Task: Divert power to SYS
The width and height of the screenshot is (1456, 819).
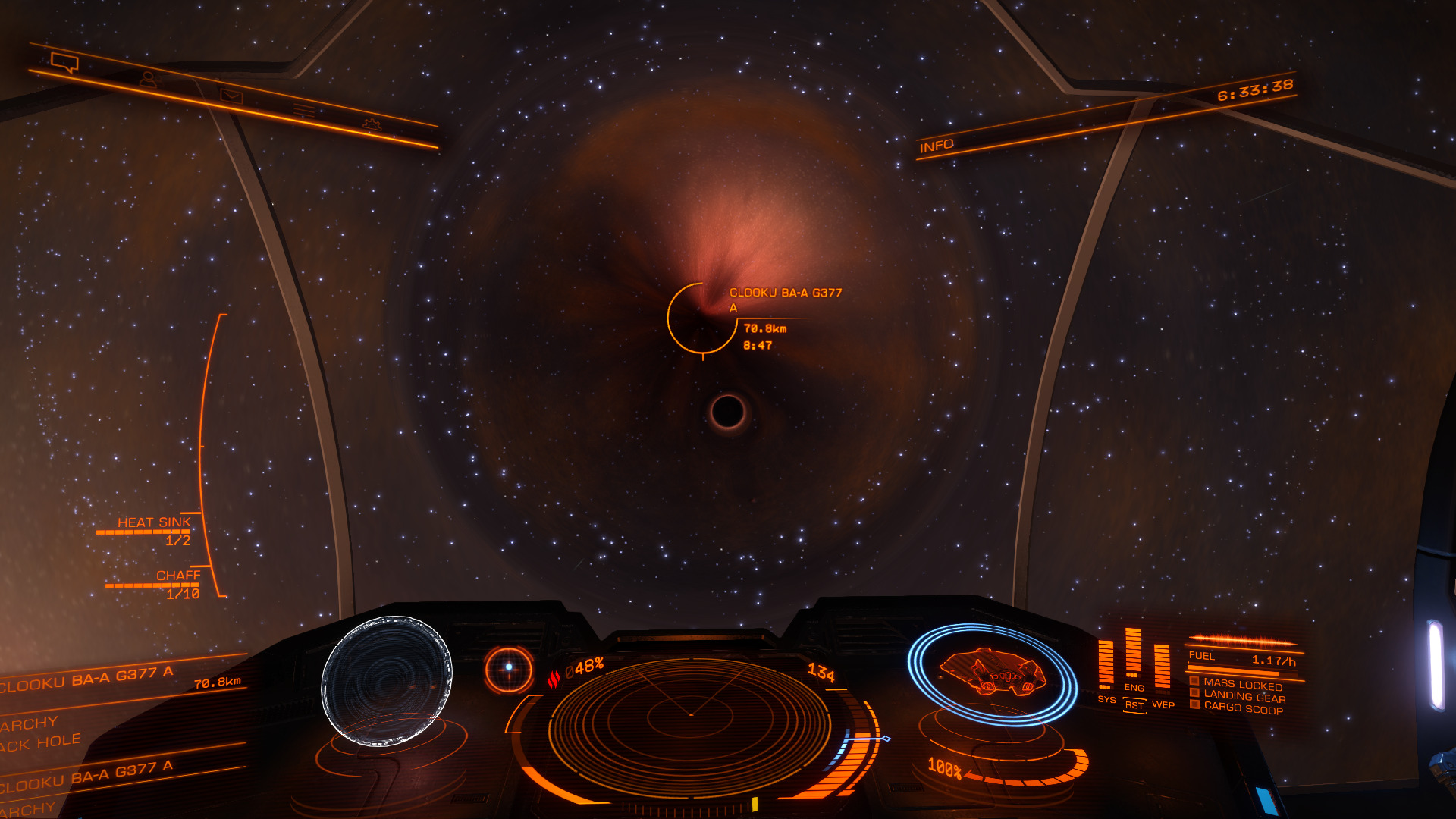Action: point(1106,699)
